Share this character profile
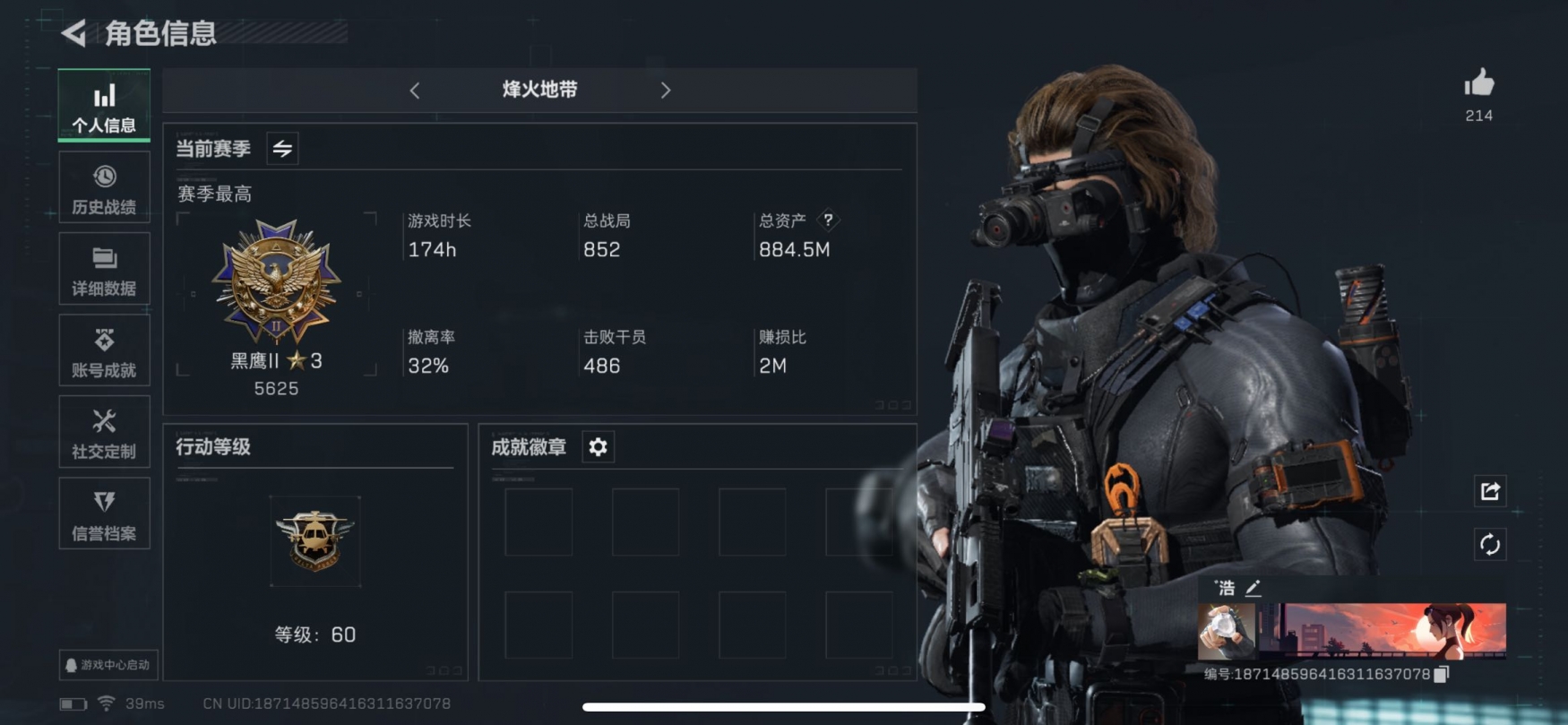The height and width of the screenshot is (725, 1568). coord(1489,491)
